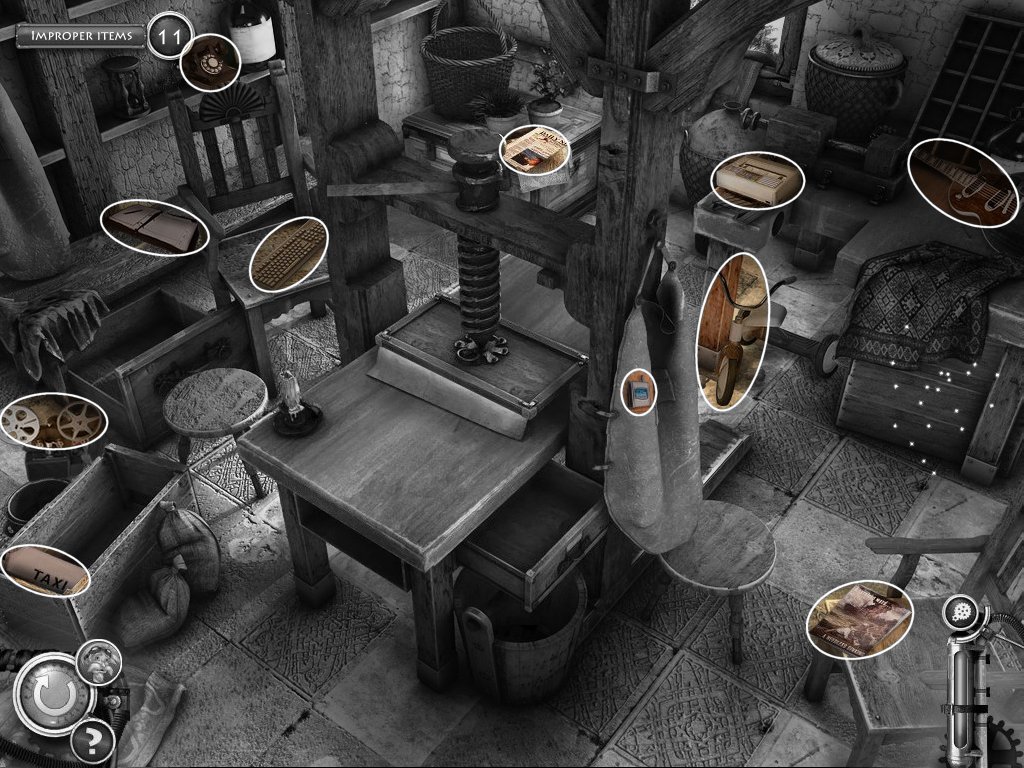Pick the highlighted tricycle
The height and width of the screenshot is (768, 1024).
(x=733, y=331)
